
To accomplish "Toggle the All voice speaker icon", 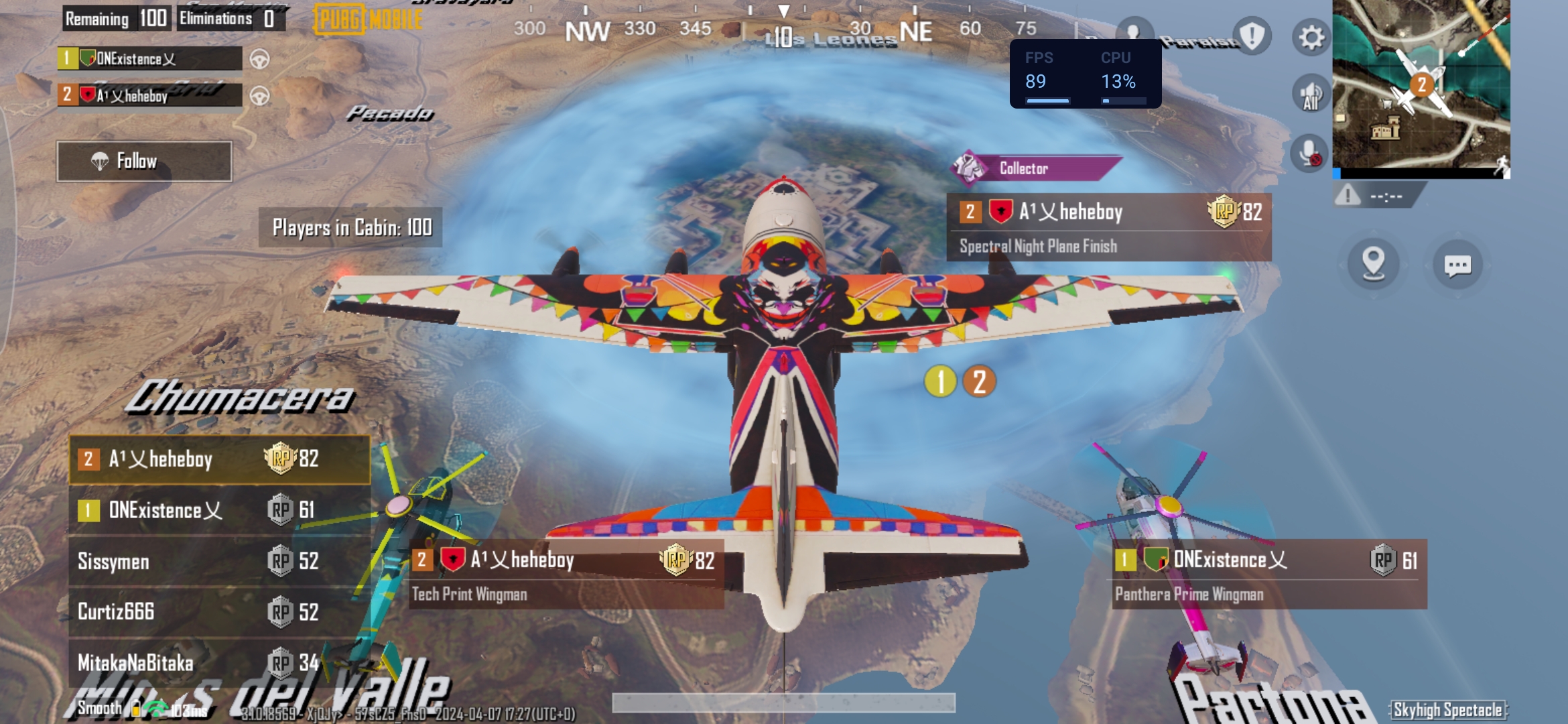I will (x=1311, y=95).
